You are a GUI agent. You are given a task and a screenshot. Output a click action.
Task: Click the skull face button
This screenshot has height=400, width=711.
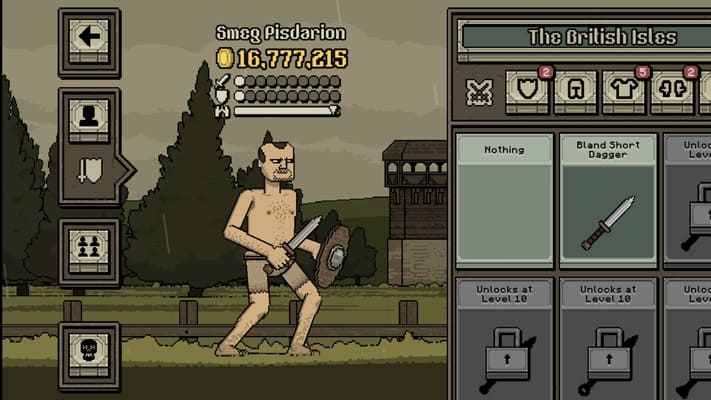[89, 352]
